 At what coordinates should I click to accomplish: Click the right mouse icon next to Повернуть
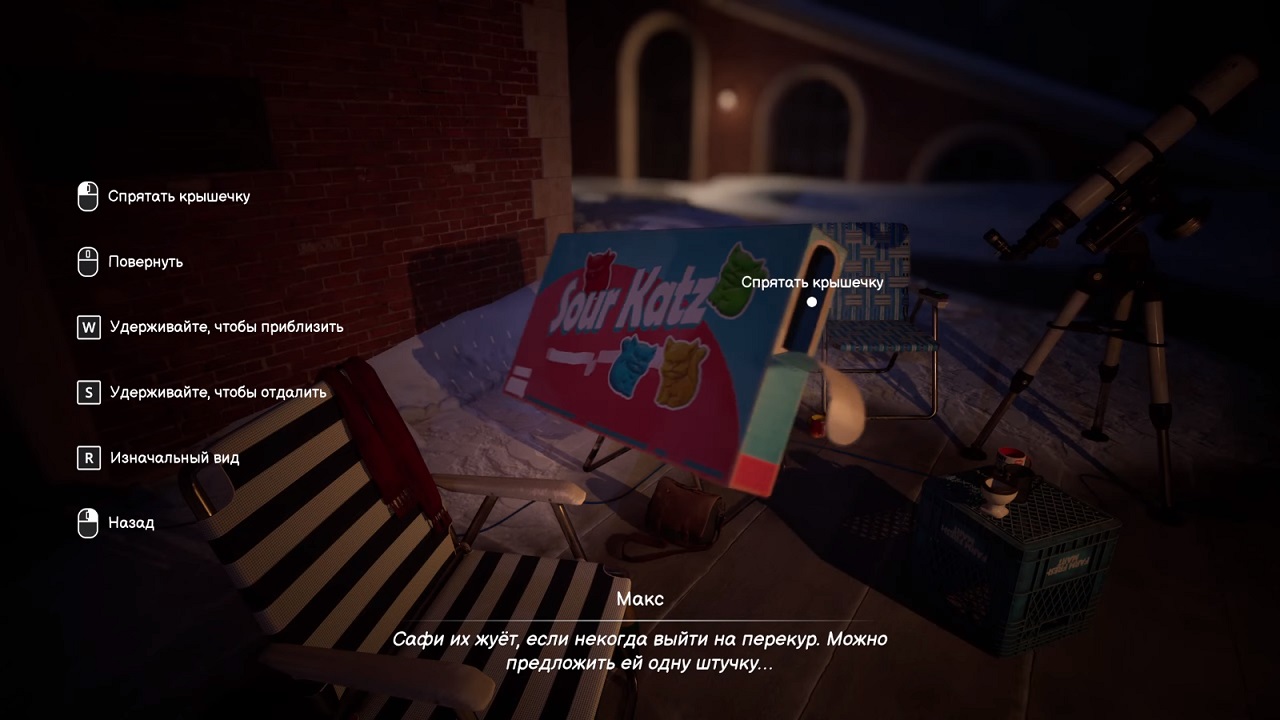click(x=88, y=261)
